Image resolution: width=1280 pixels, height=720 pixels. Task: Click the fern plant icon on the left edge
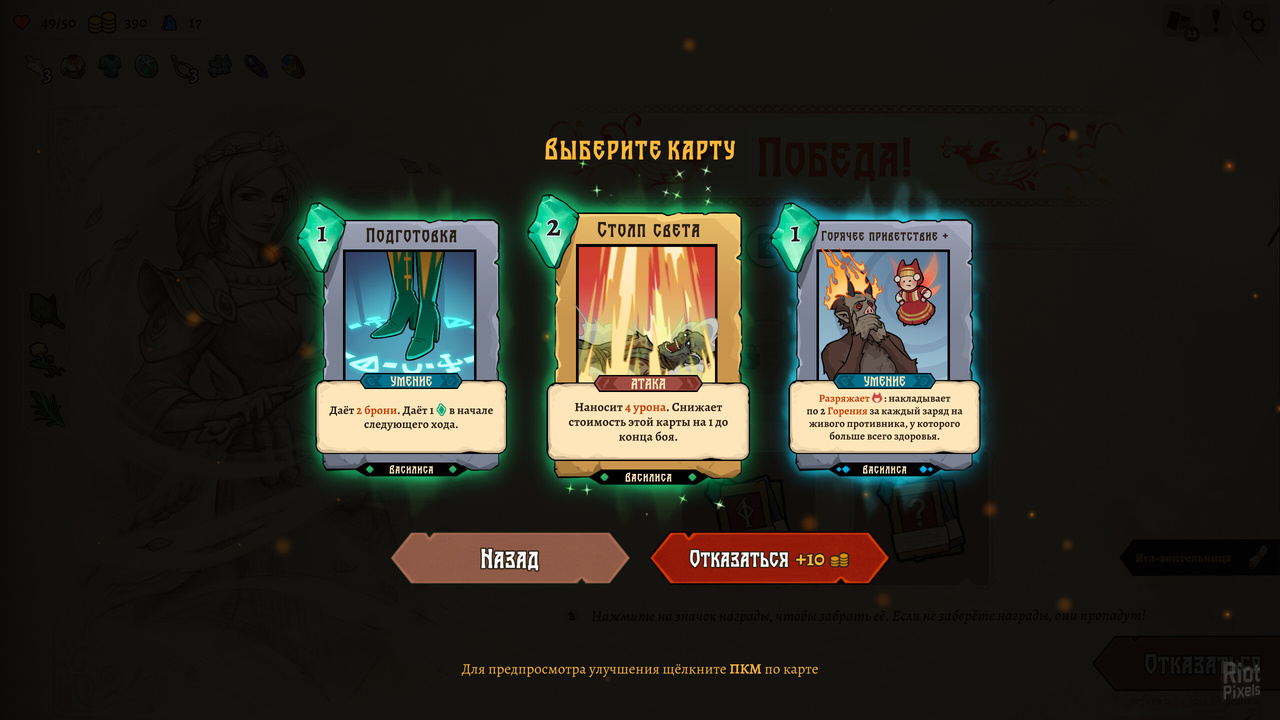click(x=45, y=408)
